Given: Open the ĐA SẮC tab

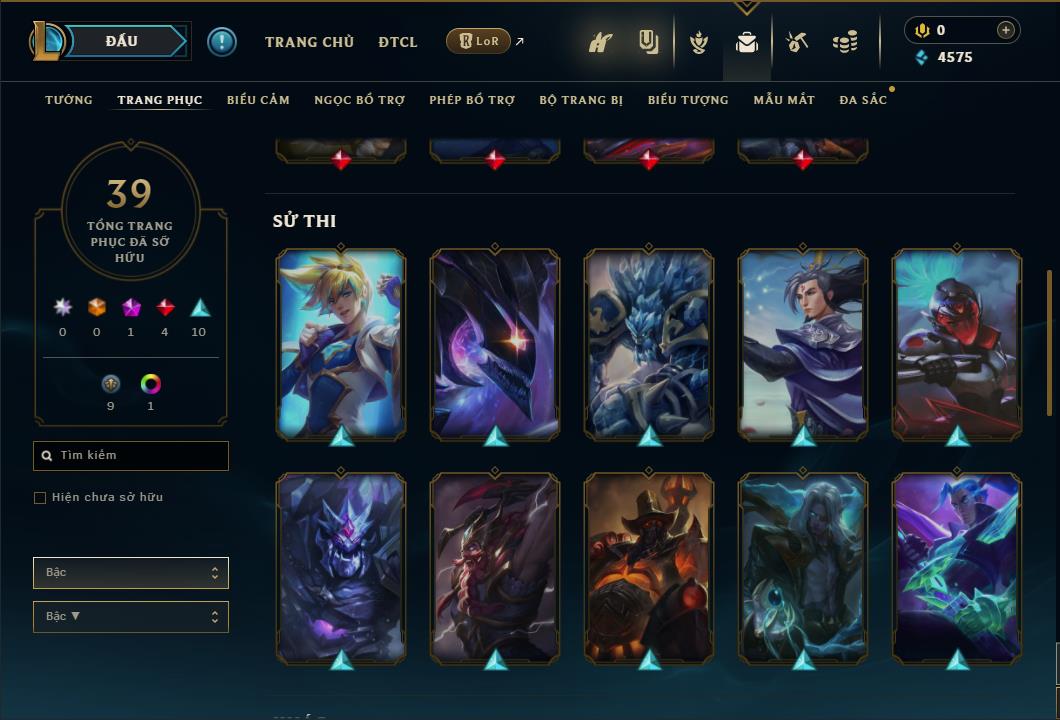Looking at the screenshot, I should tap(863, 100).
